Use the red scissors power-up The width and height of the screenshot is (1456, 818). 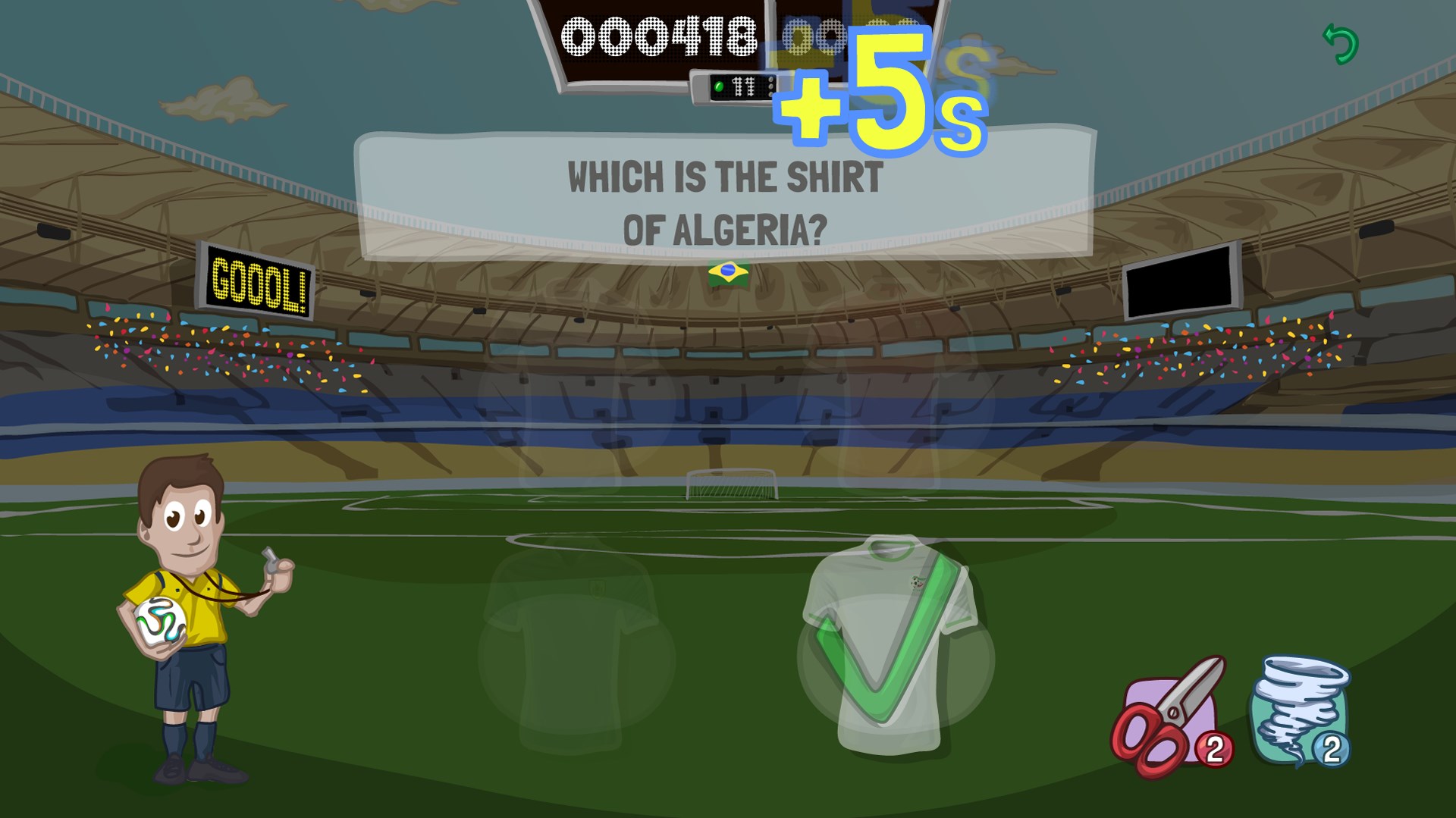click(x=1169, y=717)
